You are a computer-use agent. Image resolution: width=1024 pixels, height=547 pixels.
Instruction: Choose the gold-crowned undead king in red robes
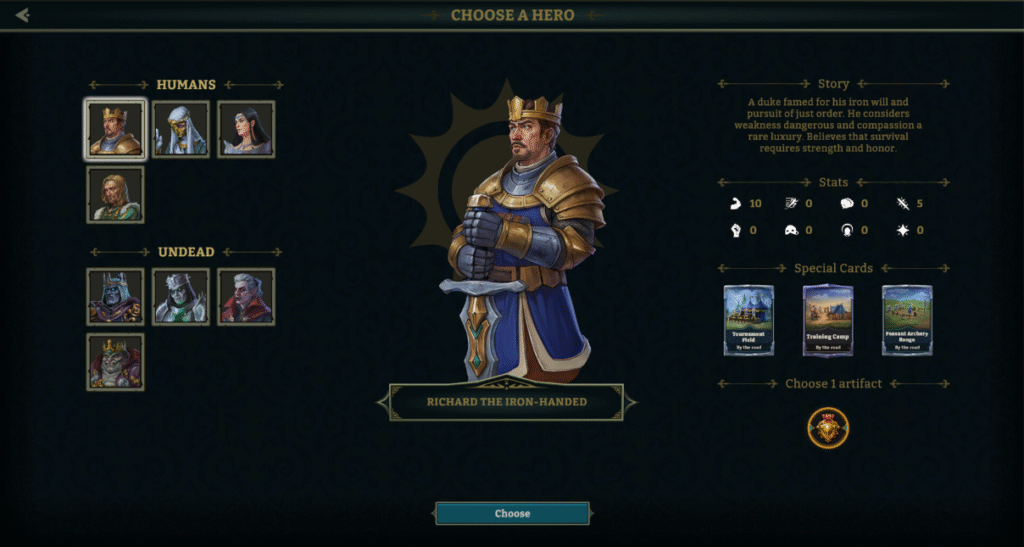pos(115,361)
